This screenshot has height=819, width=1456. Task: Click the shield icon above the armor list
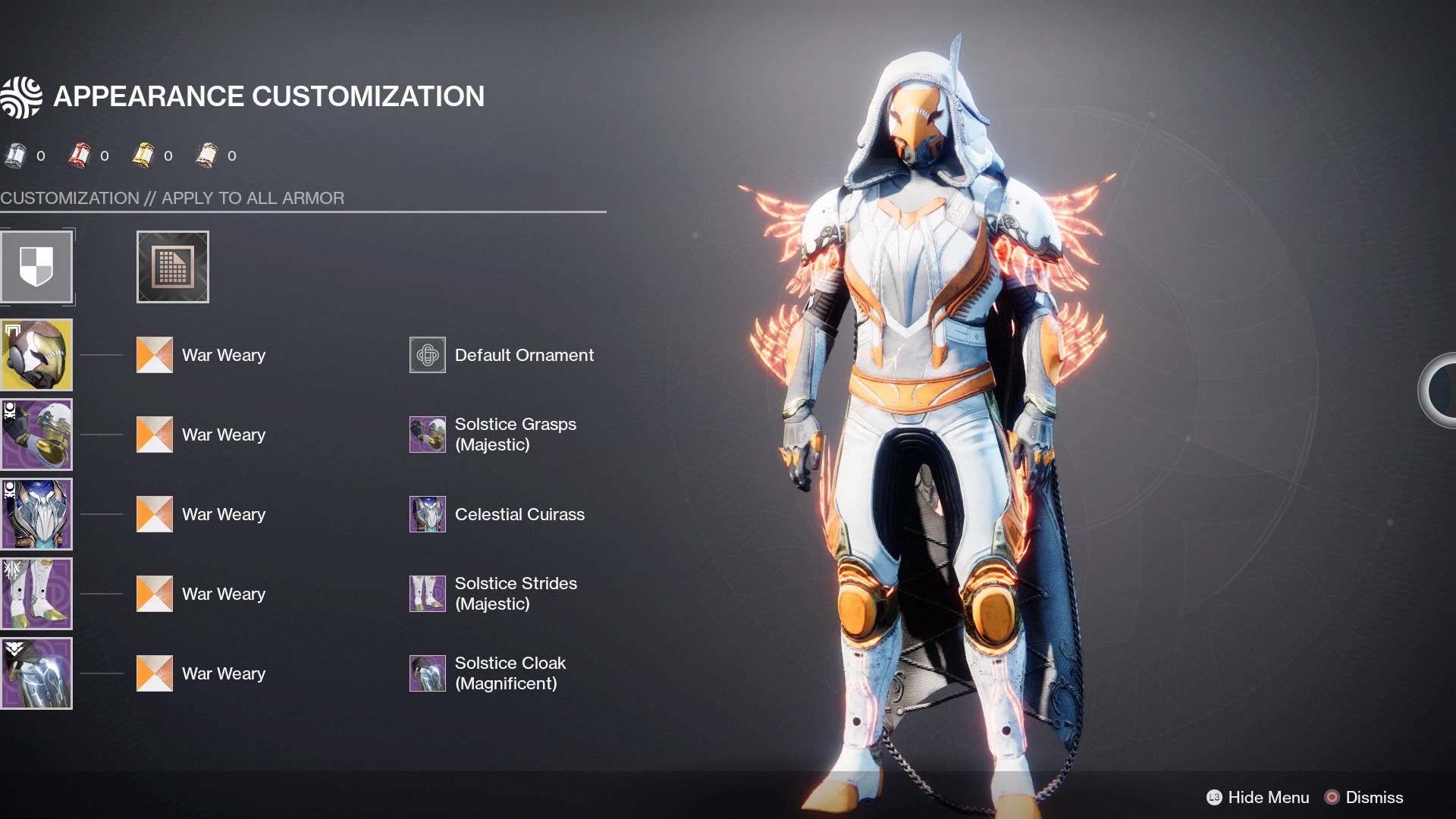pyautogui.click(x=36, y=267)
